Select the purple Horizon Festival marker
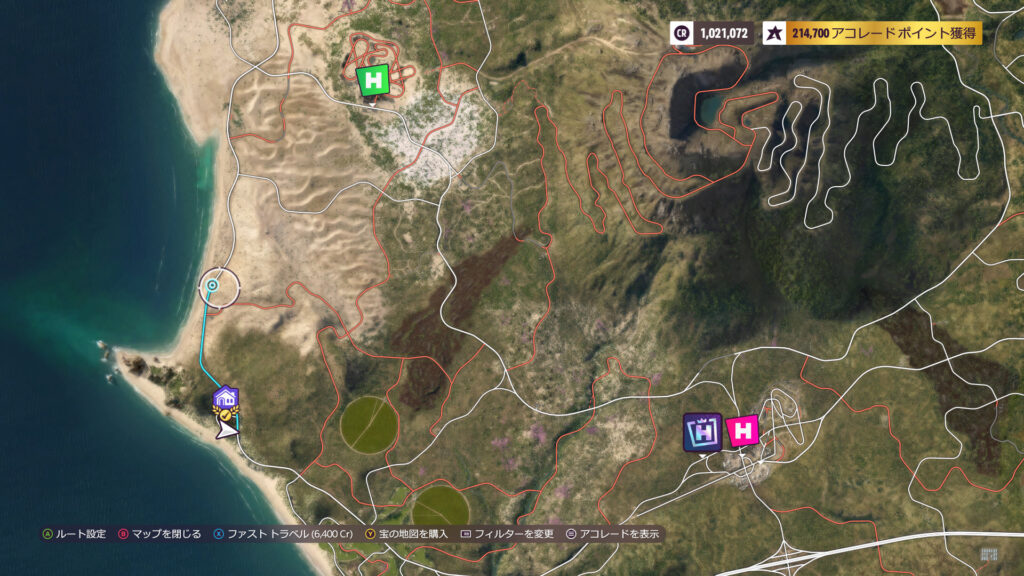1024x576 pixels. click(x=703, y=431)
